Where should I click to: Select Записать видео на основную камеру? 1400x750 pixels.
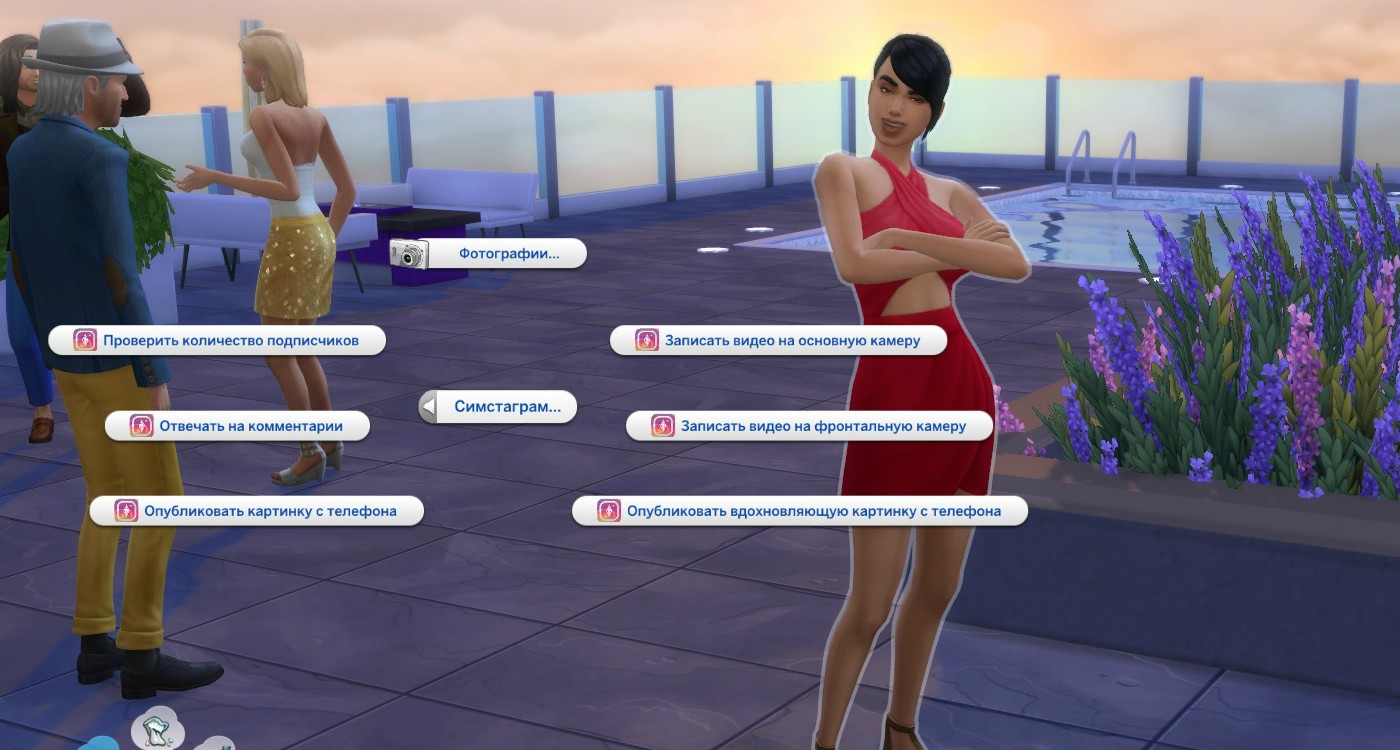pyautogui.click(x=779, y=340)
